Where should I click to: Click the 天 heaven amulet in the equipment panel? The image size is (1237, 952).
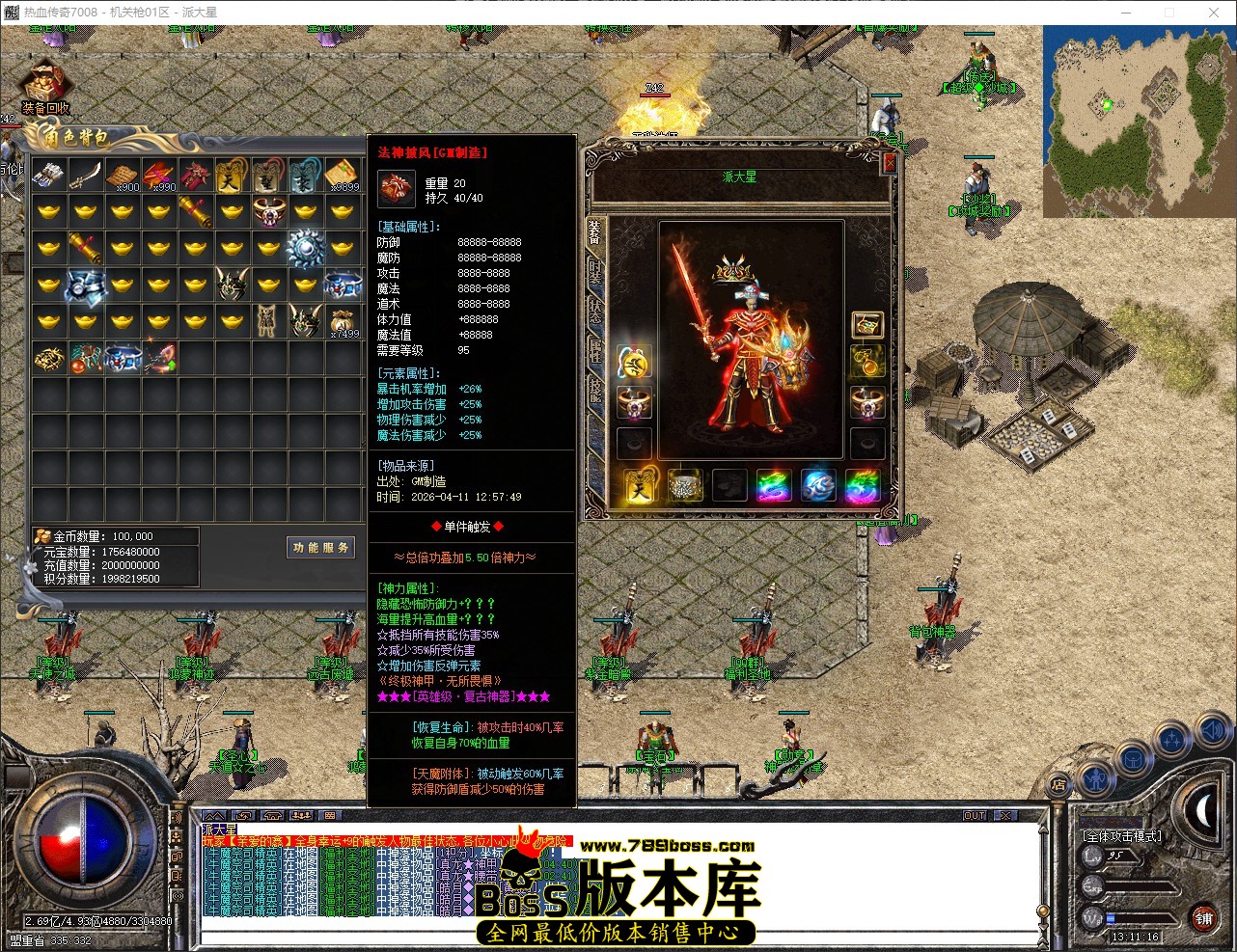[638, 487]
